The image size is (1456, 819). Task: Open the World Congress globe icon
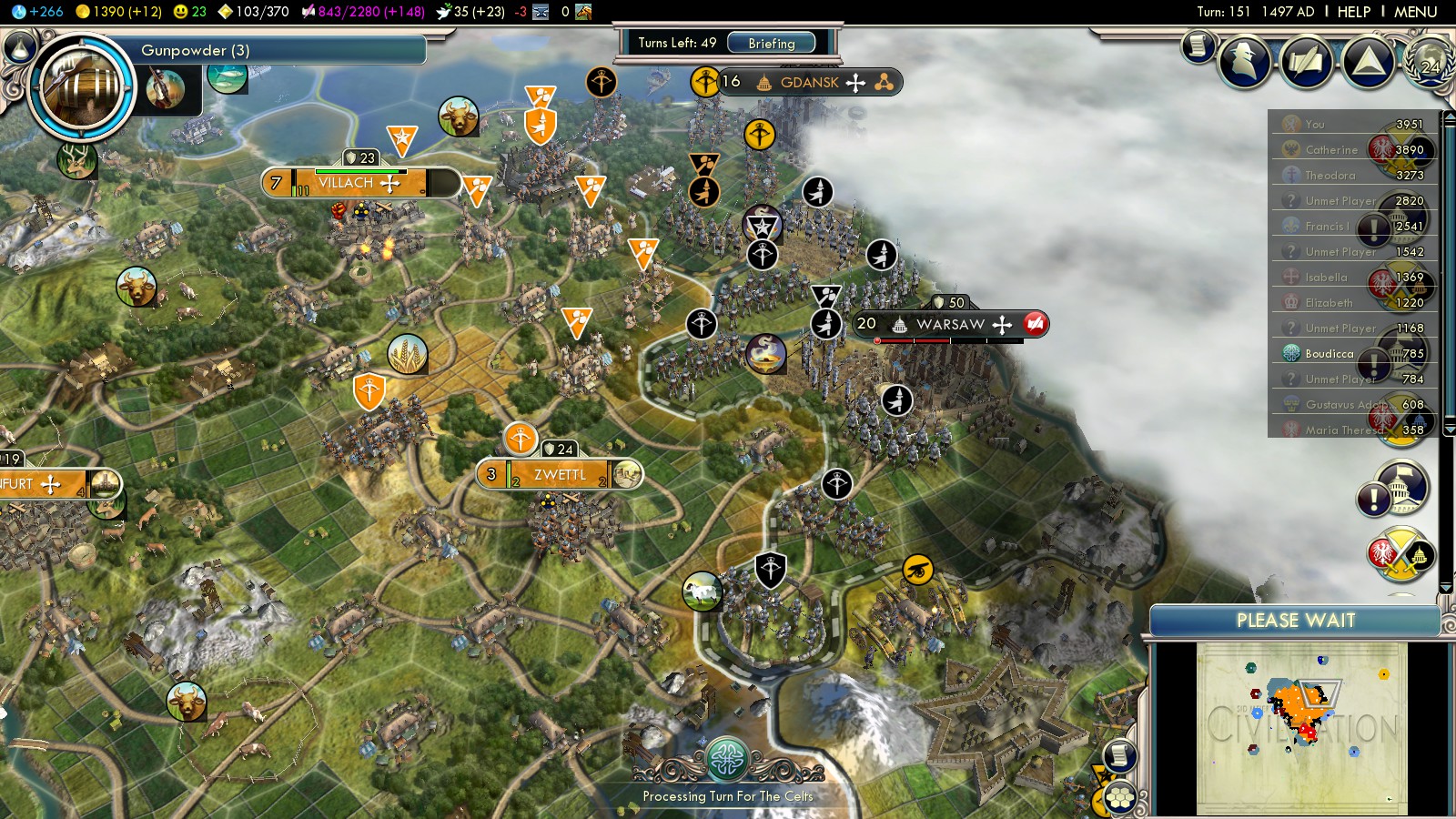pyautogui.click(x=1429, y=62)
